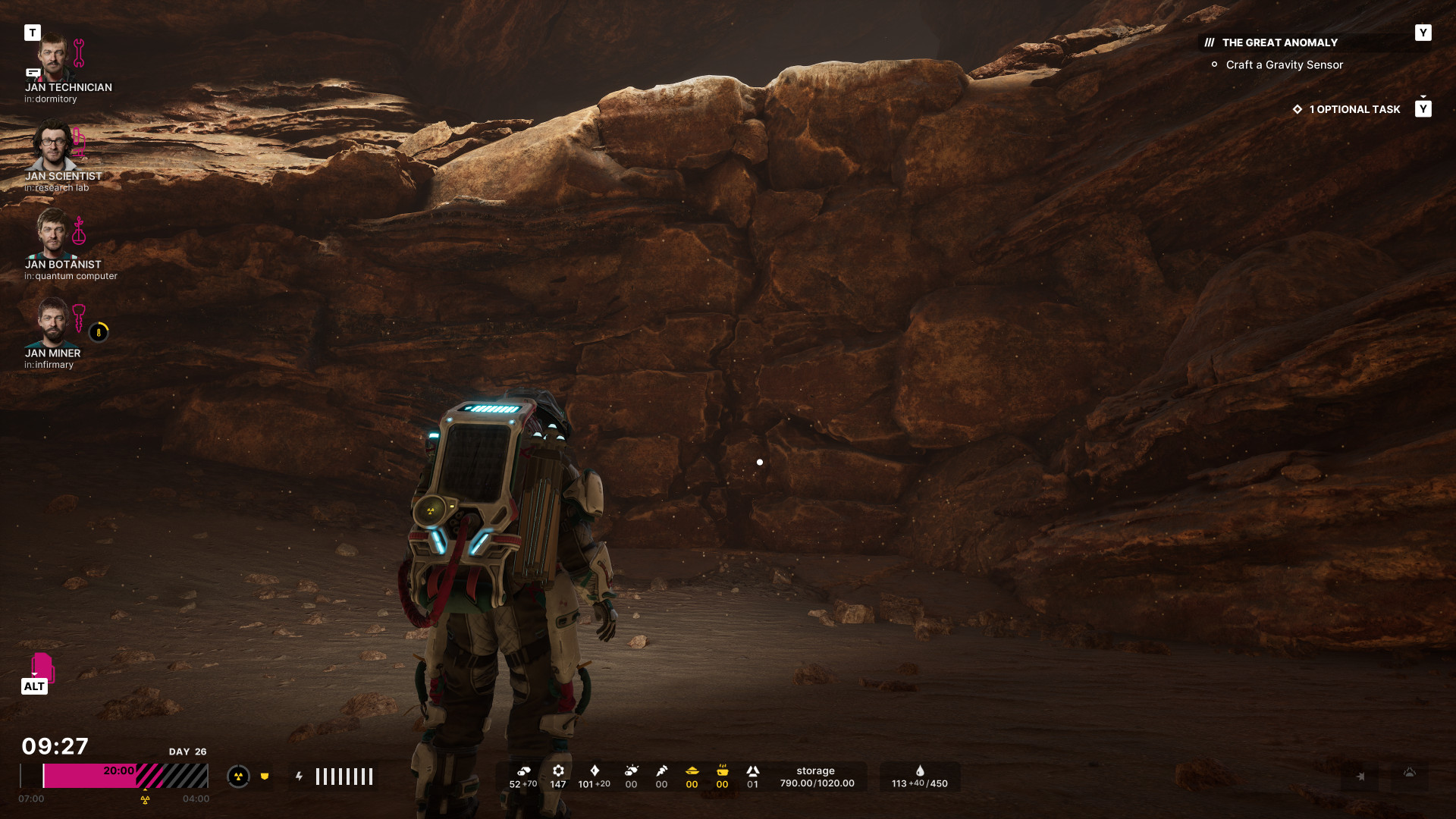This screenshot has height=819, width=1456.
Task: Click the radiation status icon
Action: point(238,777)
